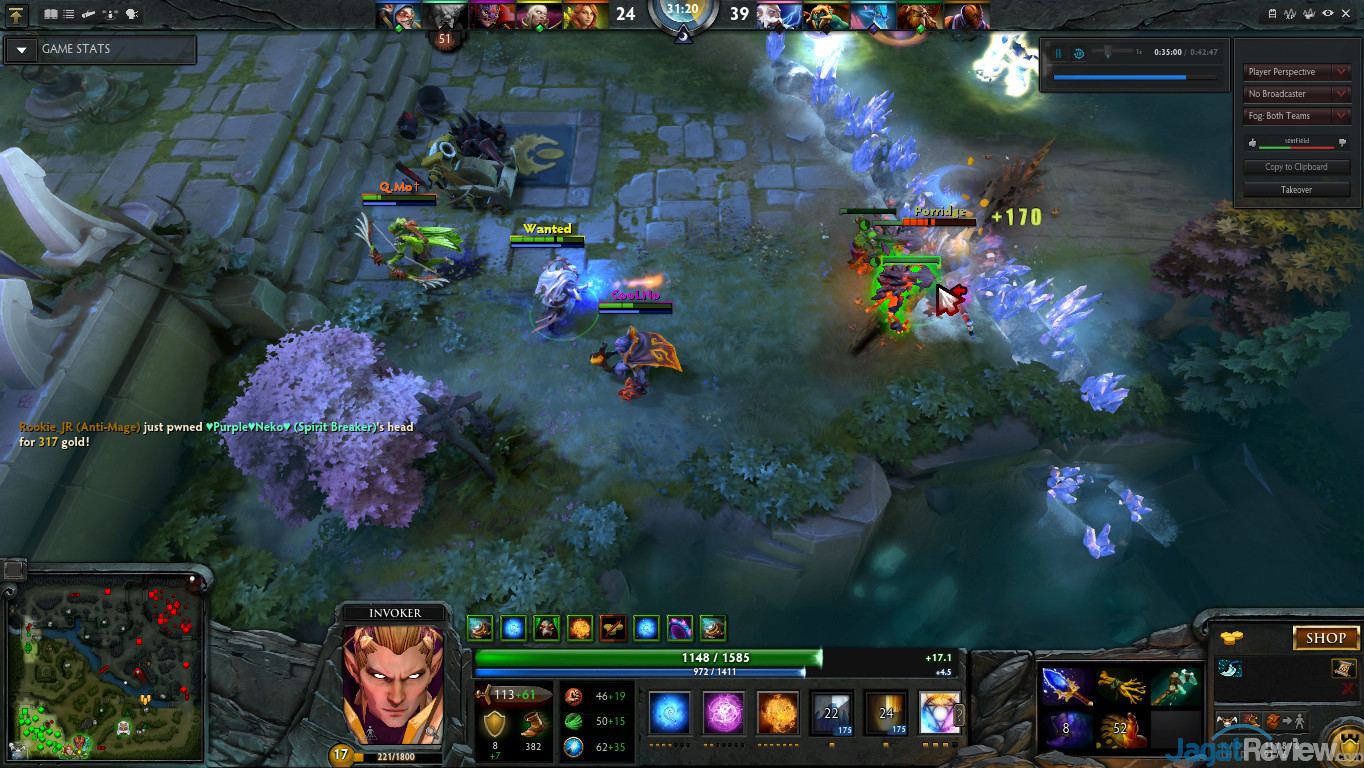1364x768 pixels.
Task: Click the thumbs-up rating icon
Action: click(1253, 143)
